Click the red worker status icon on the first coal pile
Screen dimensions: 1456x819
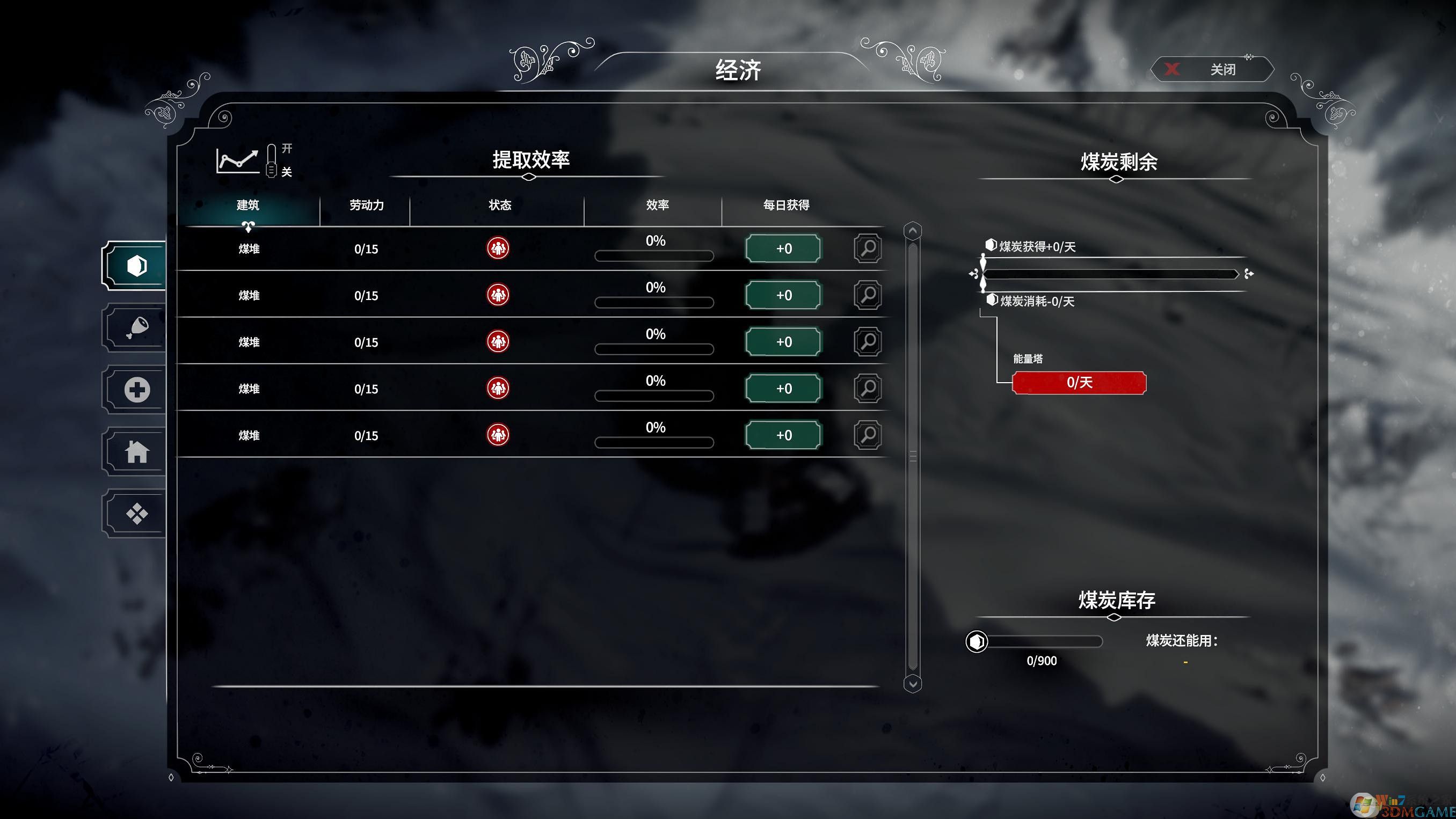pos(497,248)
